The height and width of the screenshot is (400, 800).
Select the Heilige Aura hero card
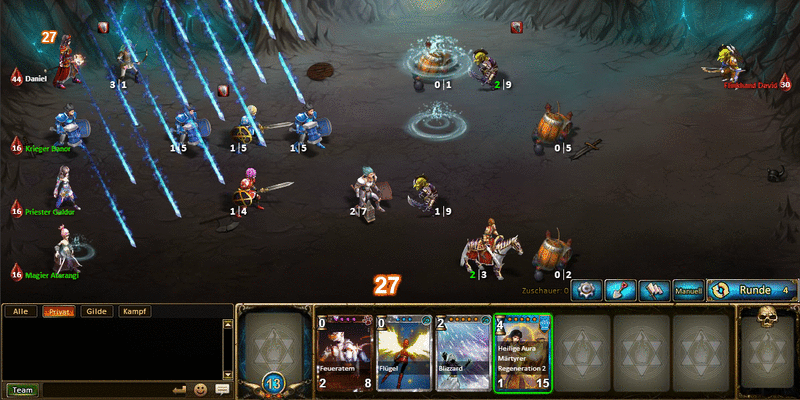click(523, 352)
